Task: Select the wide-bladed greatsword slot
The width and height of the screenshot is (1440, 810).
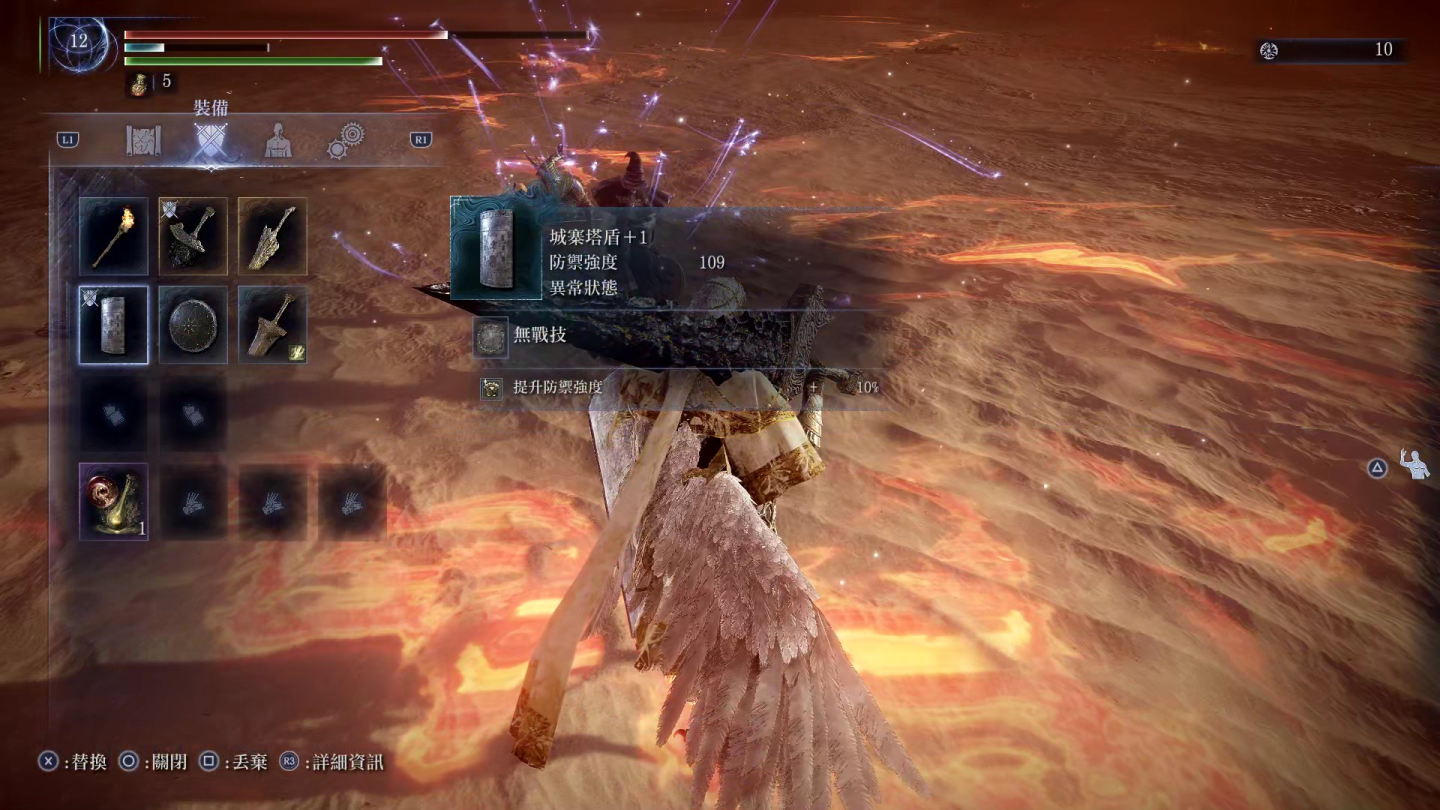Action: pos(272,325)
